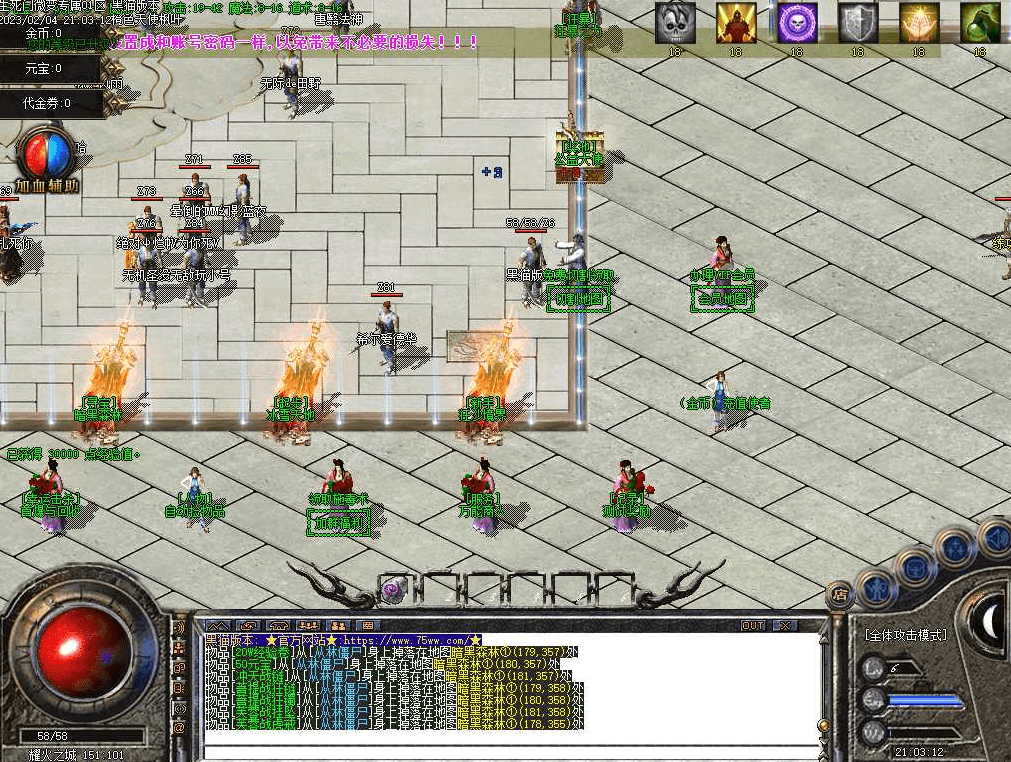Image resolution: width=1011 pixels, height=762 pixels.
Task: Click the green potion buff icon
Action: point(980,23)
